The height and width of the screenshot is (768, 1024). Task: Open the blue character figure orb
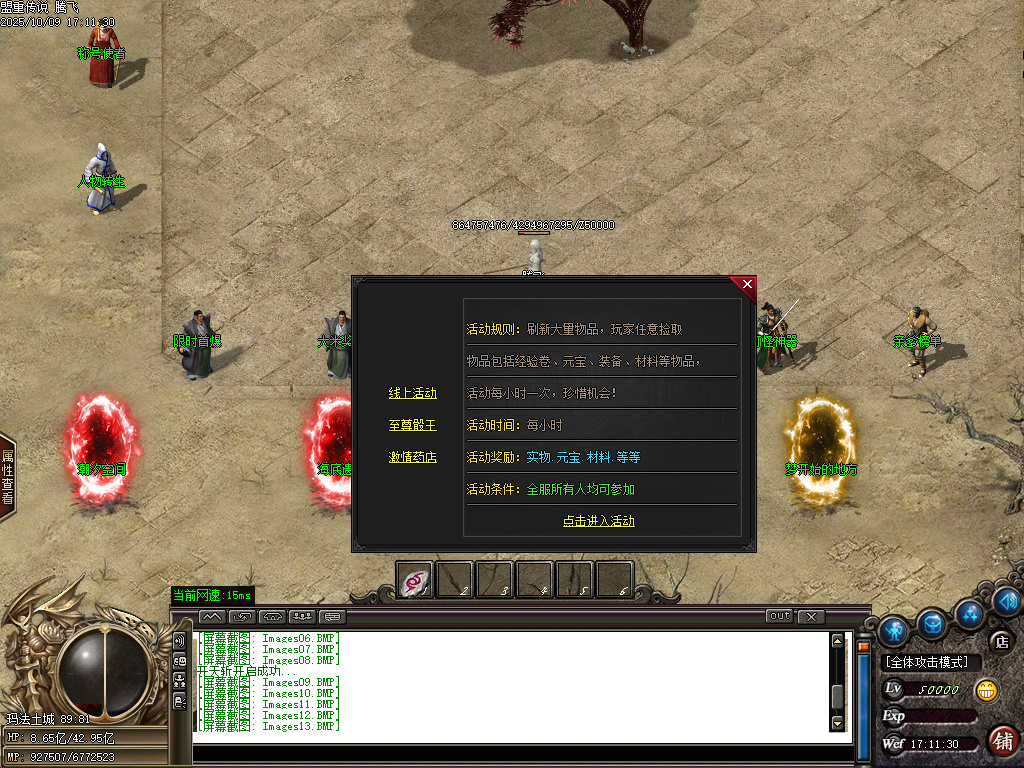coord(893,630)
